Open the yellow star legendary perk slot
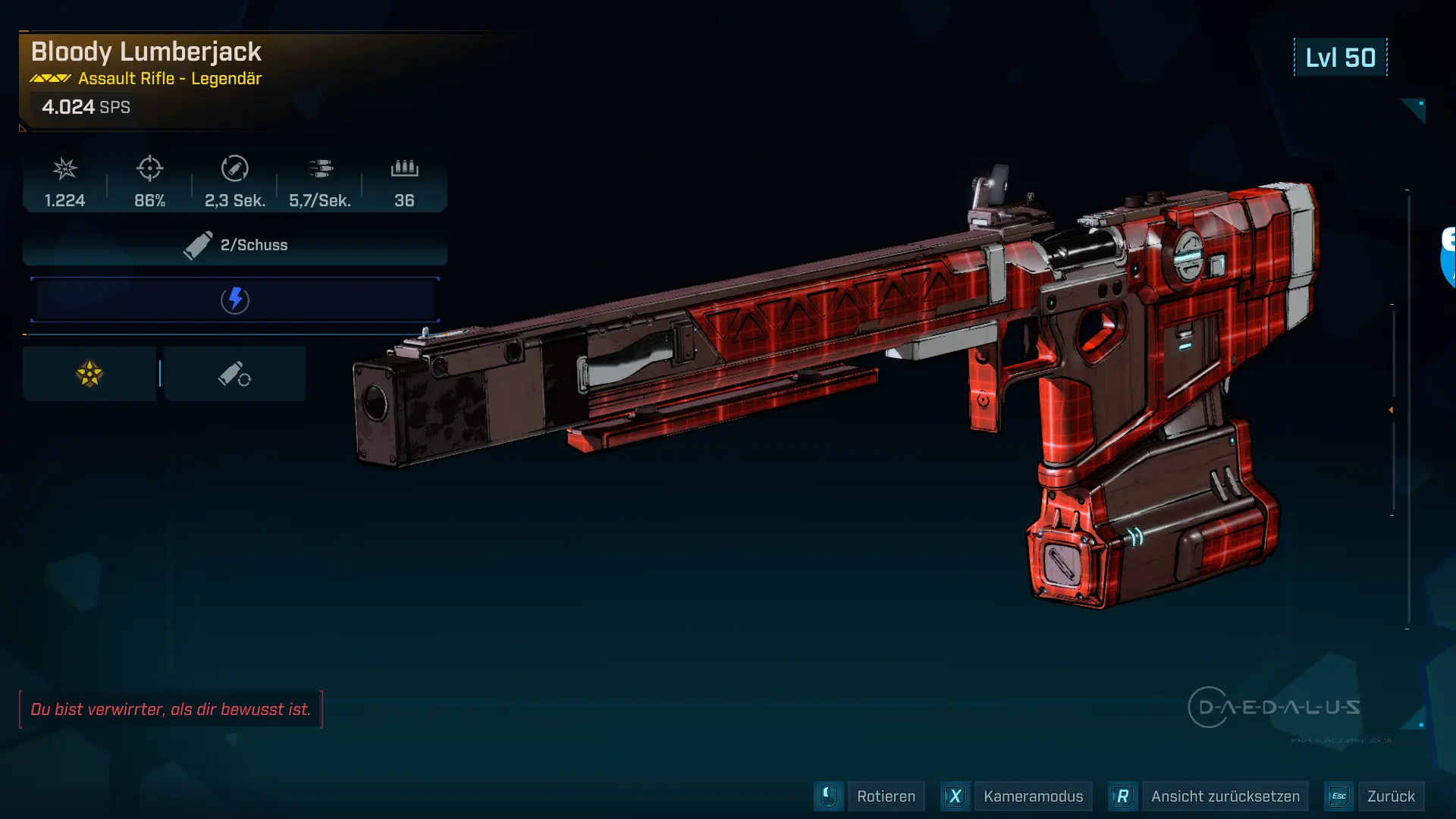The height and width of the screenshot is (819, 1456). pyautogui.click(x=89, y=374)
